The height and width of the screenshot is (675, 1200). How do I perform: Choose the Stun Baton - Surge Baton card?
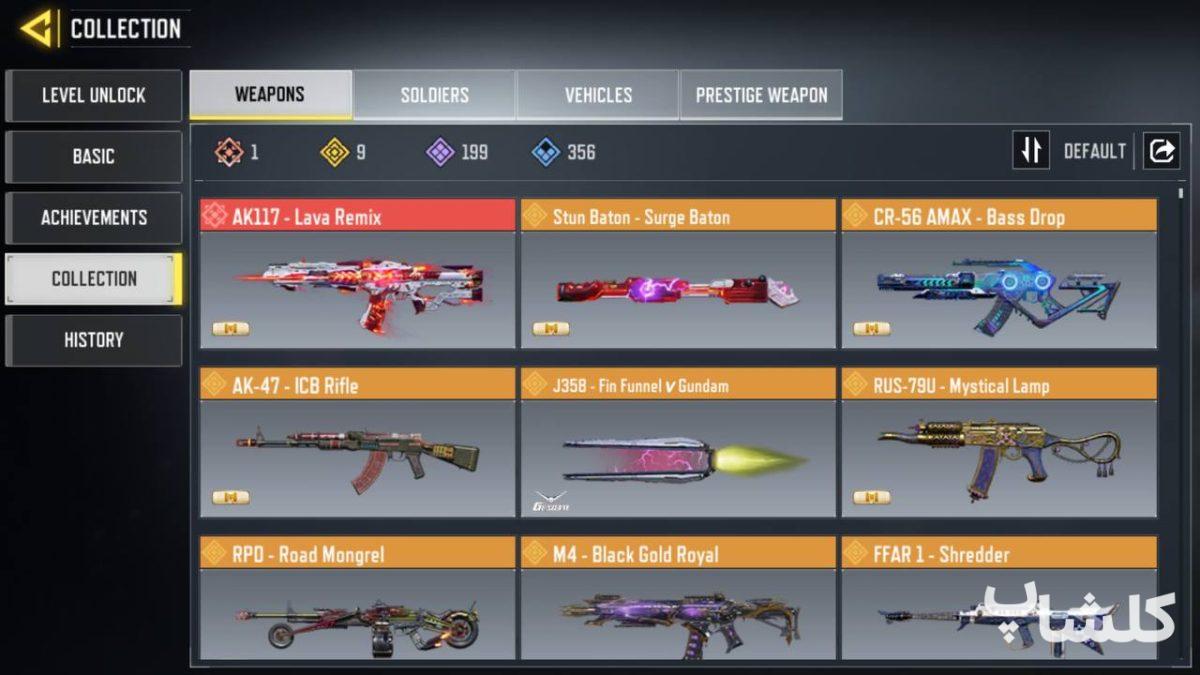(x=678, y=275)
